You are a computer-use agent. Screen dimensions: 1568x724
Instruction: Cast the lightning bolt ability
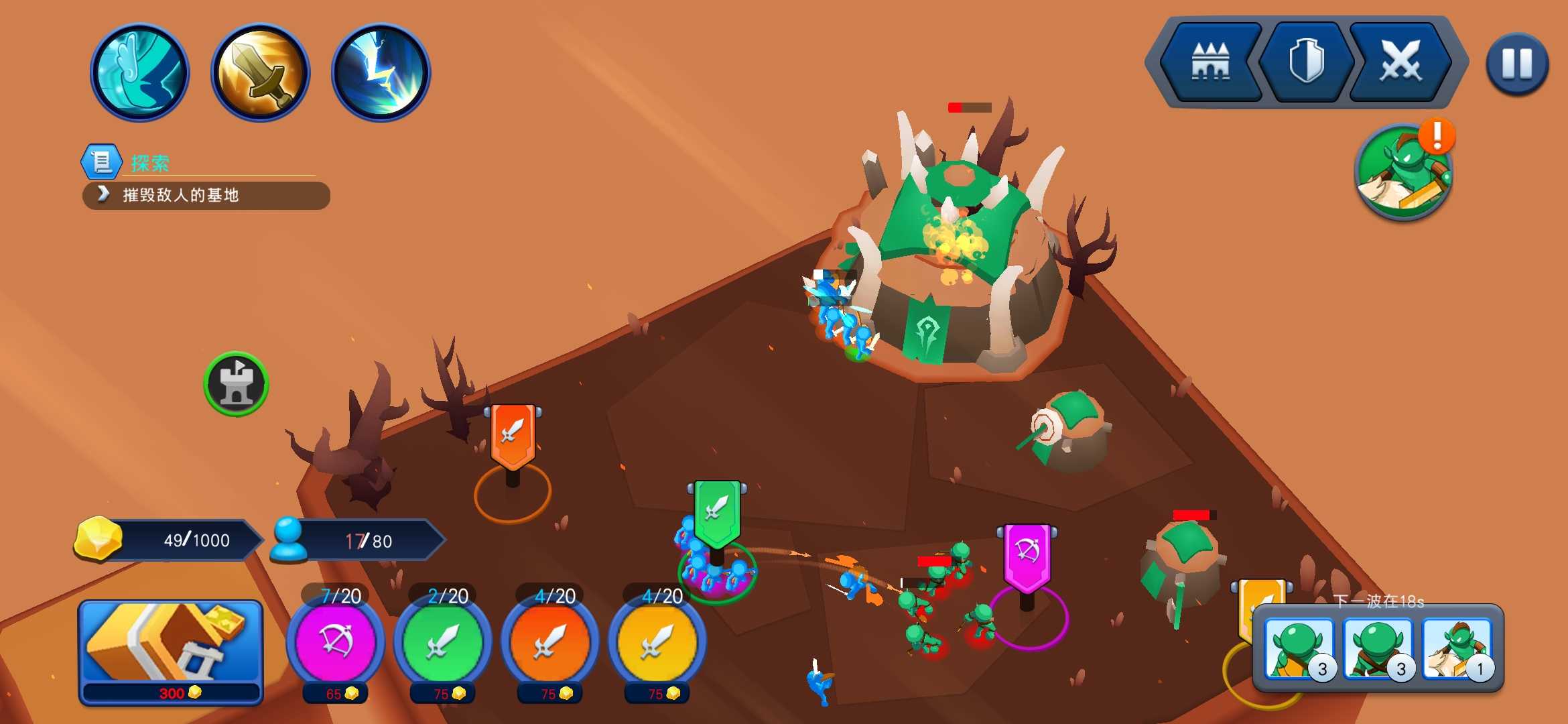point(381,72)
